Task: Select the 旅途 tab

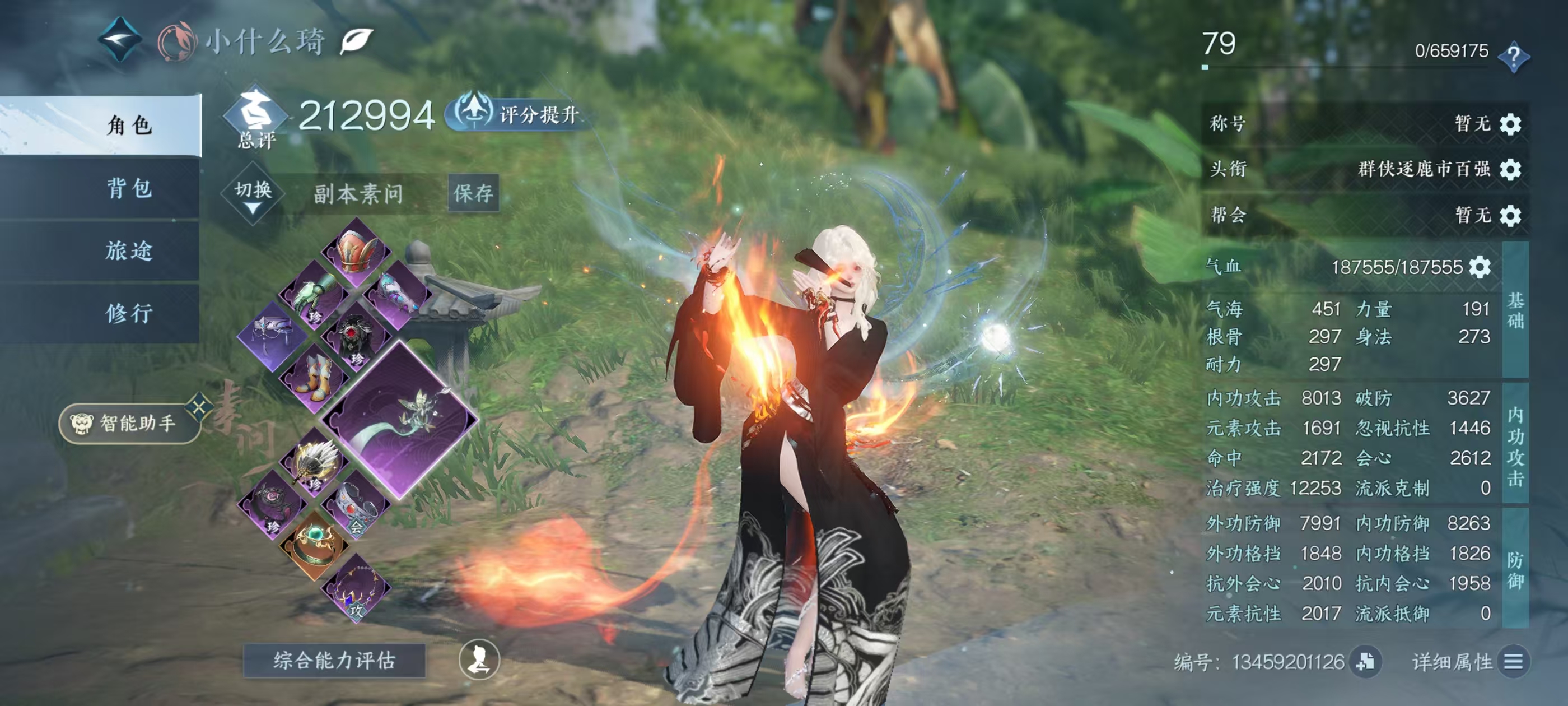Action: pos(129,250)
